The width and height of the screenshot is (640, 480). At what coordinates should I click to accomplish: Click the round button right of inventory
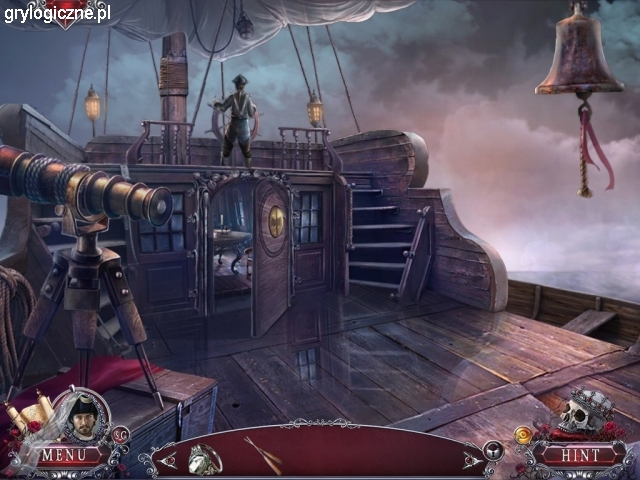click(493, 450)
